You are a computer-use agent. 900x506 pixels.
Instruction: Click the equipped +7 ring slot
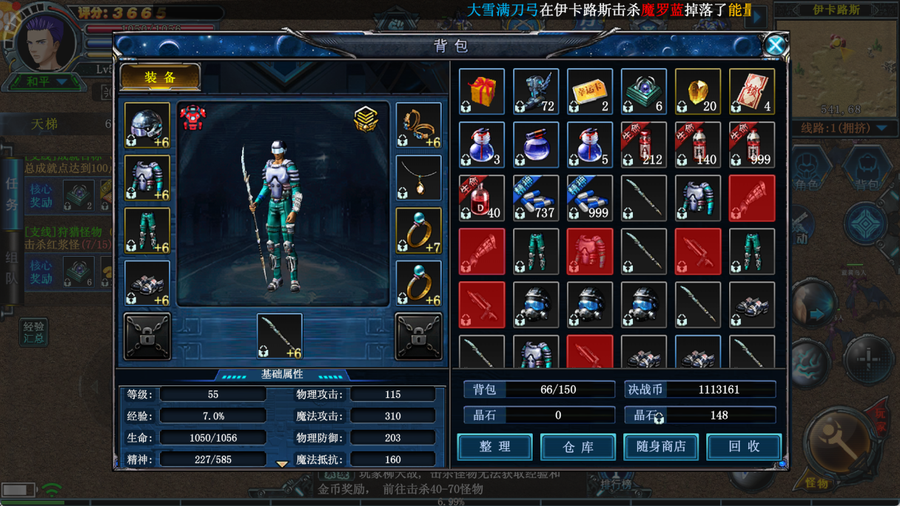[x=419, y=231]
